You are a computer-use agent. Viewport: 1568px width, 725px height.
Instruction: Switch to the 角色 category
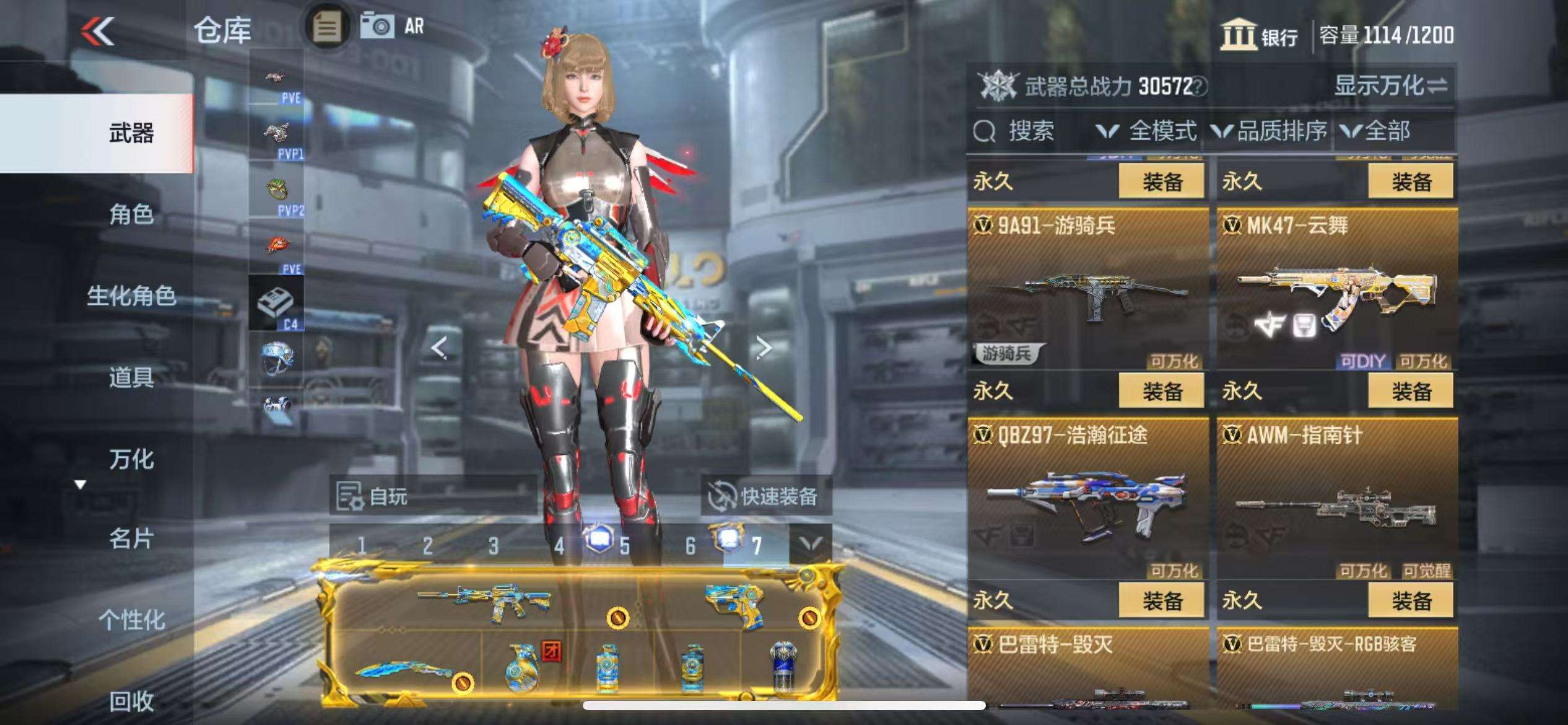click(x=131, y=214)
